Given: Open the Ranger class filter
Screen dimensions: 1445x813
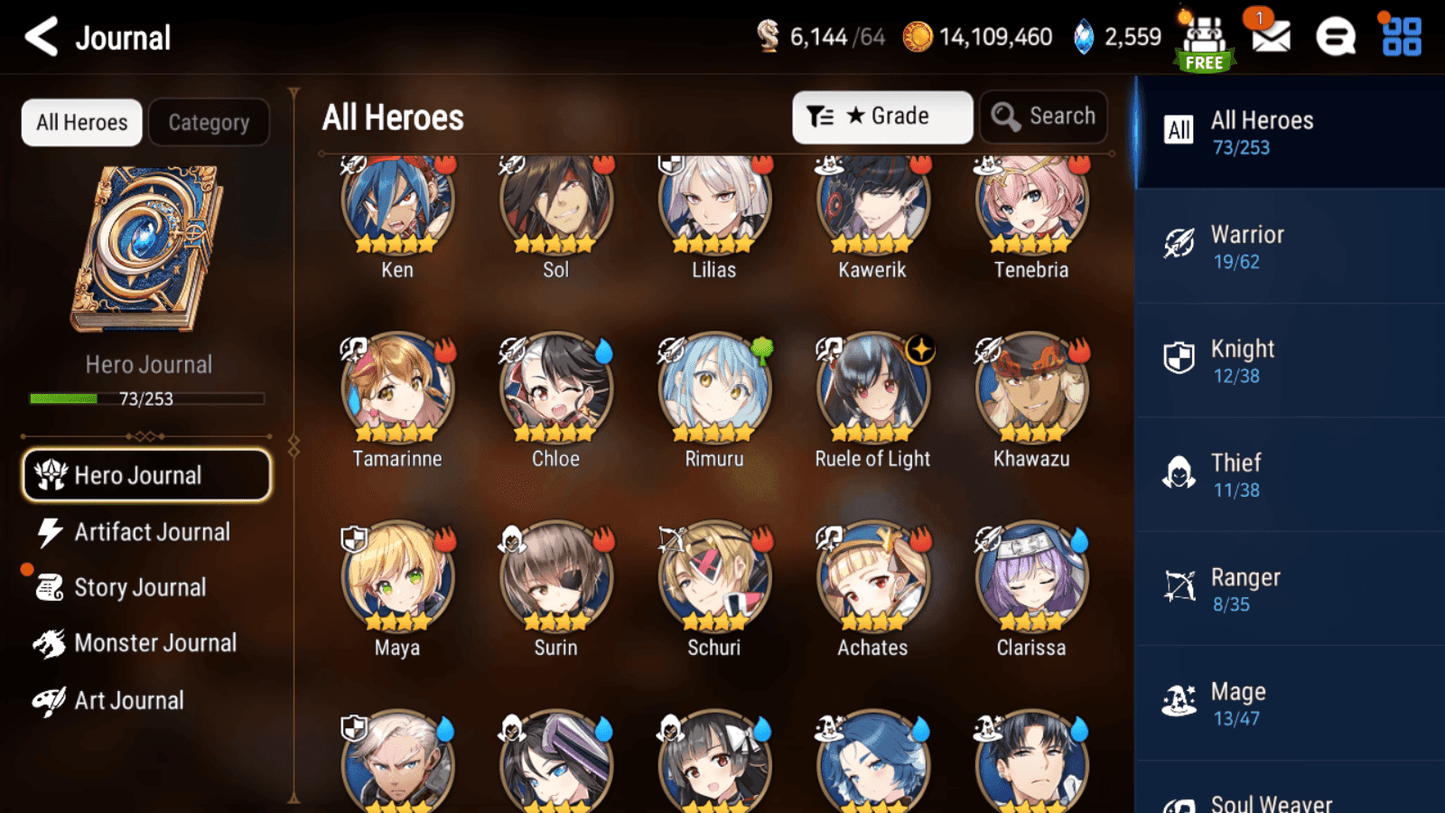Looking at the screenshot, I should click(1289, 588).
